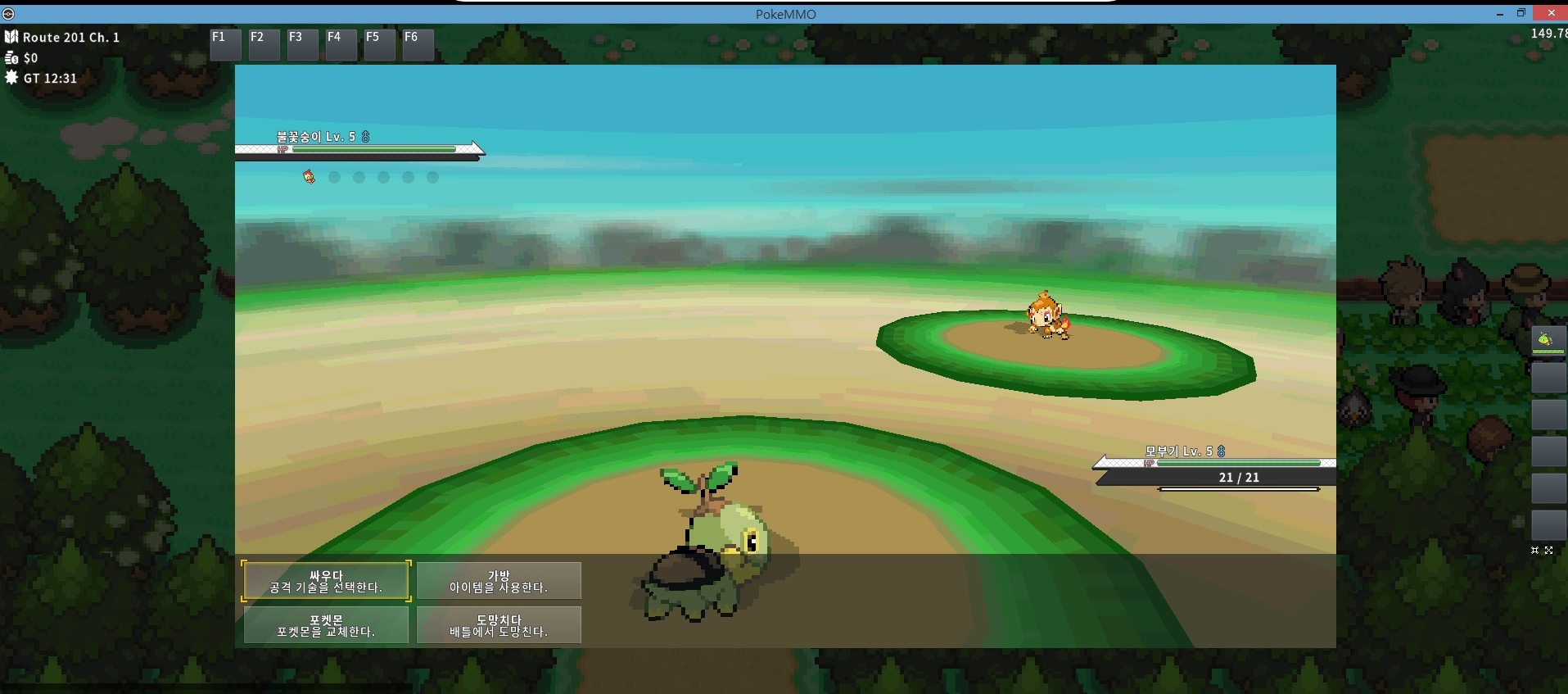Activate the F2 hotkey slot
1568x694 pixels.
pyautogui.click(x=264, y=45)
